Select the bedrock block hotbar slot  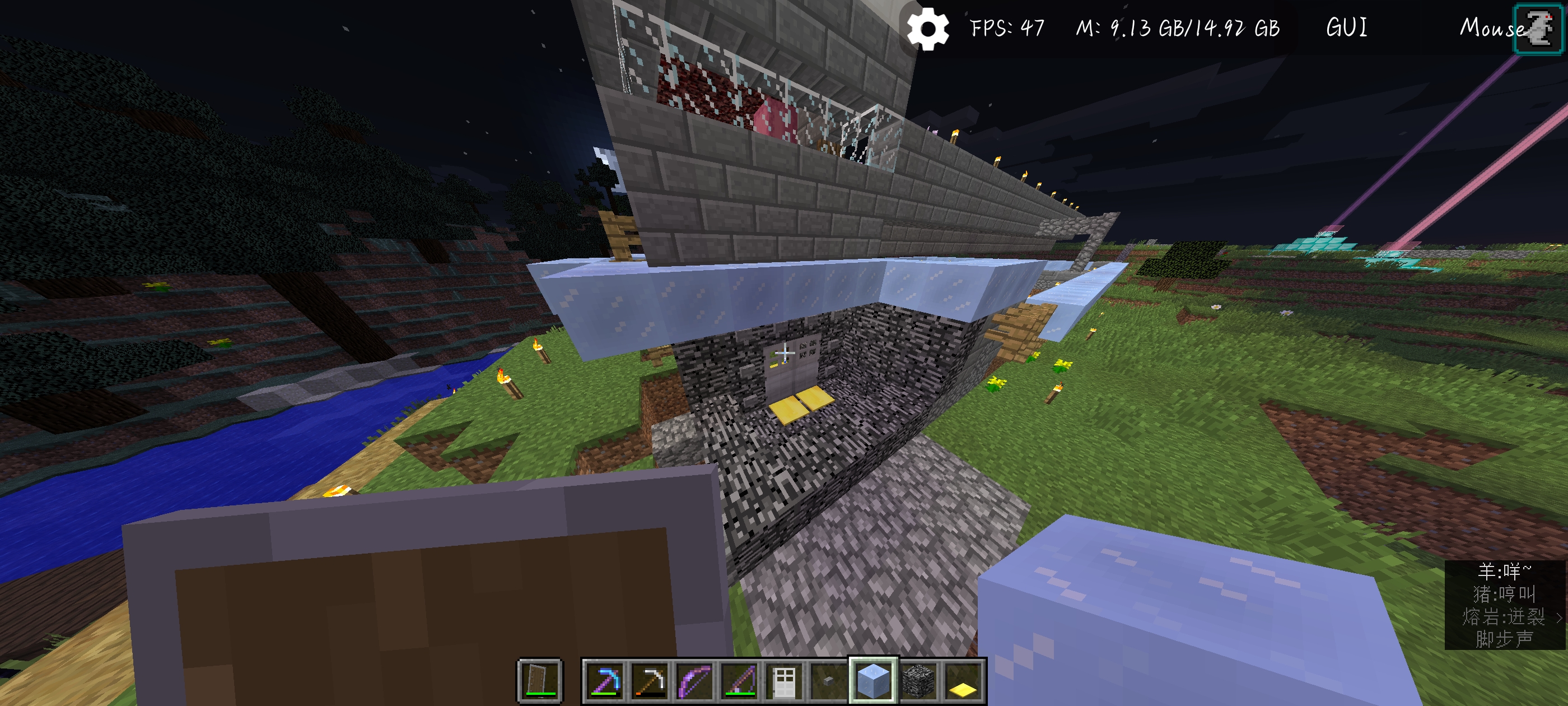coord(918,680)
